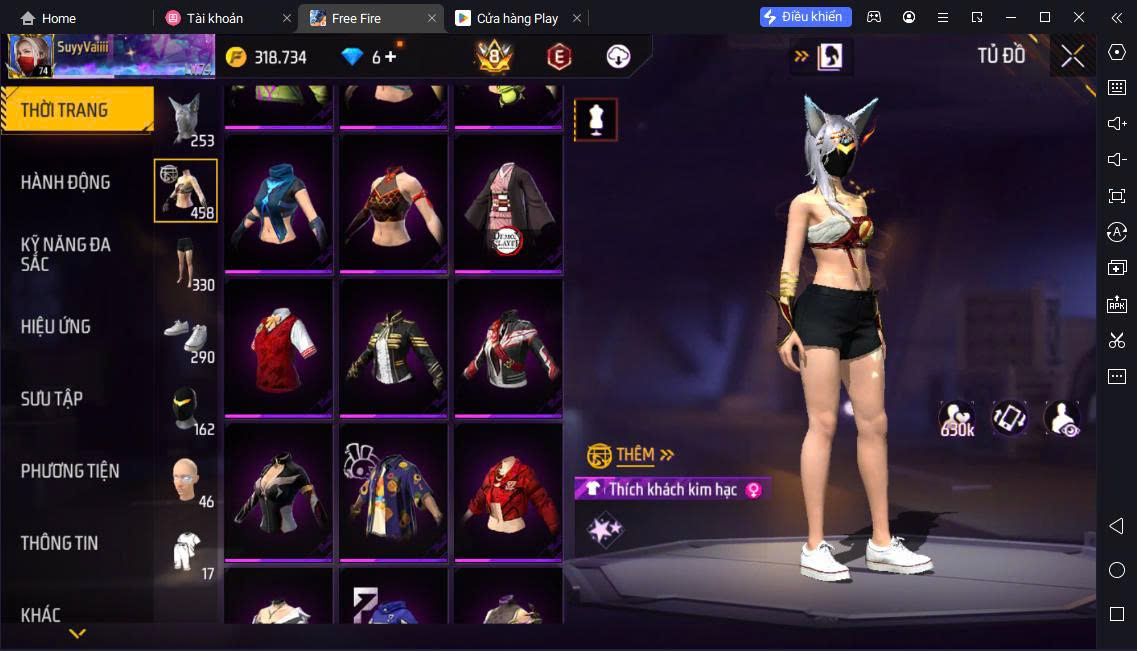Open the HIỆU ỨNG section

(x=56, y=327)
